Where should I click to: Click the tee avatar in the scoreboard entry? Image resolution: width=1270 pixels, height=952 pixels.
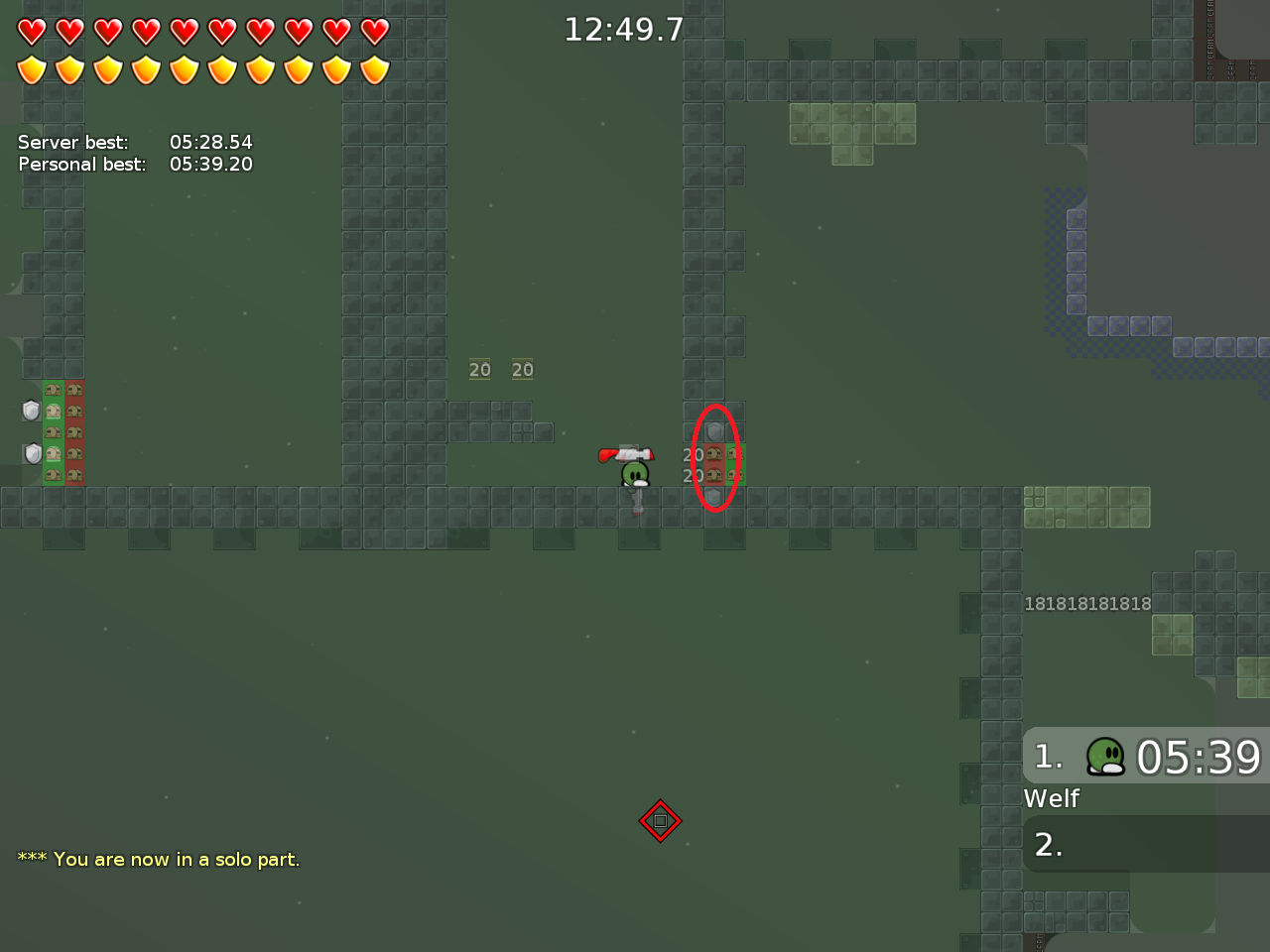click(x=1104, y=758)
